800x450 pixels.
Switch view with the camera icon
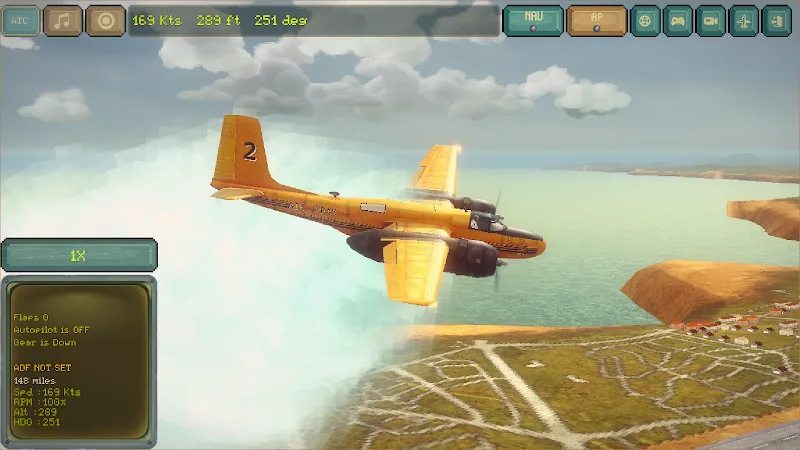pyautogui.click(x=711, y=20)
